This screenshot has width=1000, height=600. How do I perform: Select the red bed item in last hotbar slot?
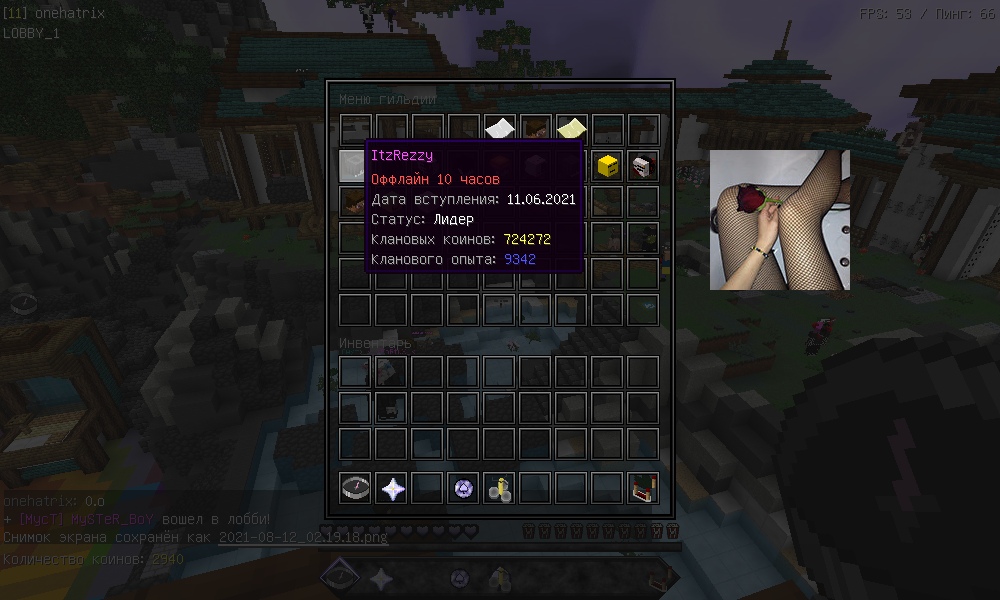coord(642,488)
